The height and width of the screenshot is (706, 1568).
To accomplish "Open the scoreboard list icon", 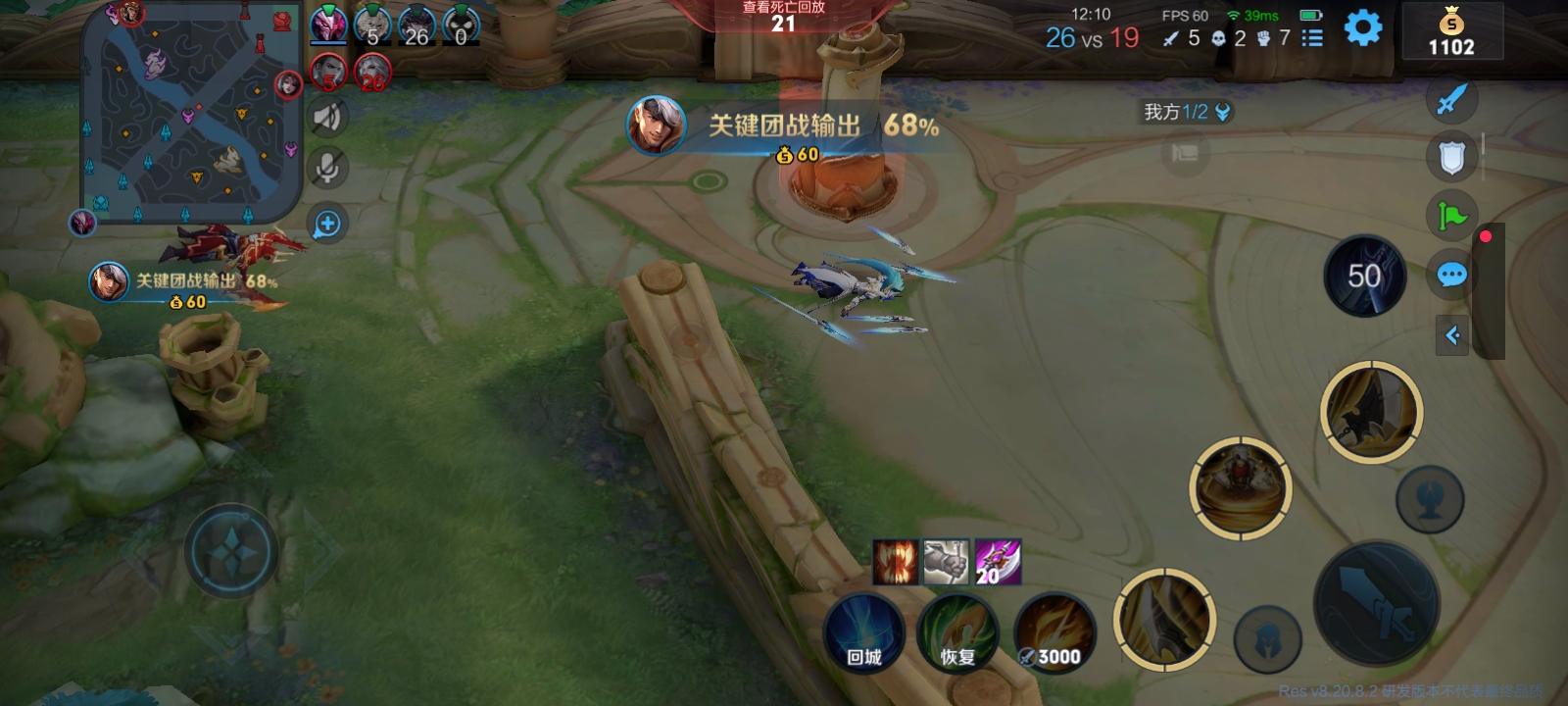I will tap(1312, 38).
